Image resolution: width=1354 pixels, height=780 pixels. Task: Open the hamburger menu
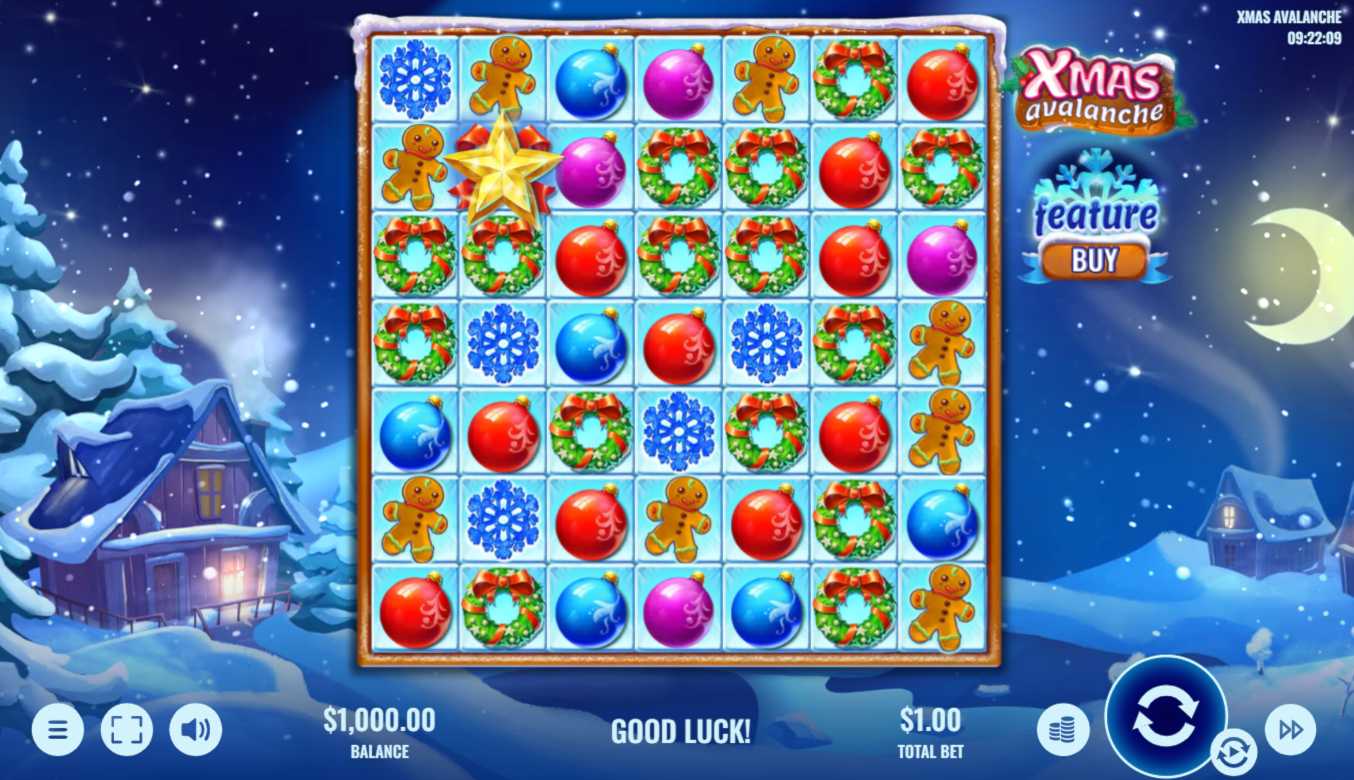coord(58,730)
